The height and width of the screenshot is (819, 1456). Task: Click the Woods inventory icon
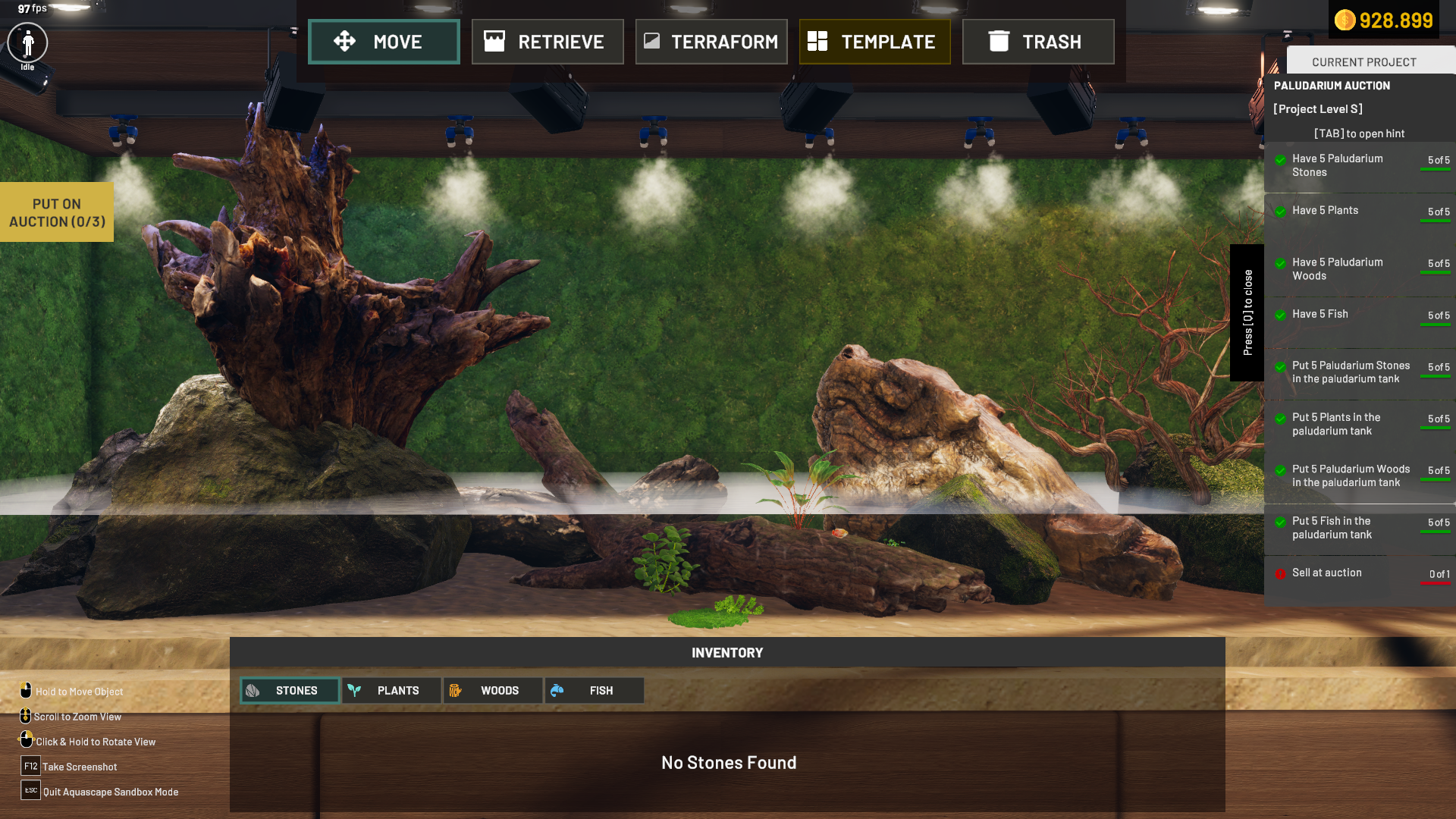456,690
